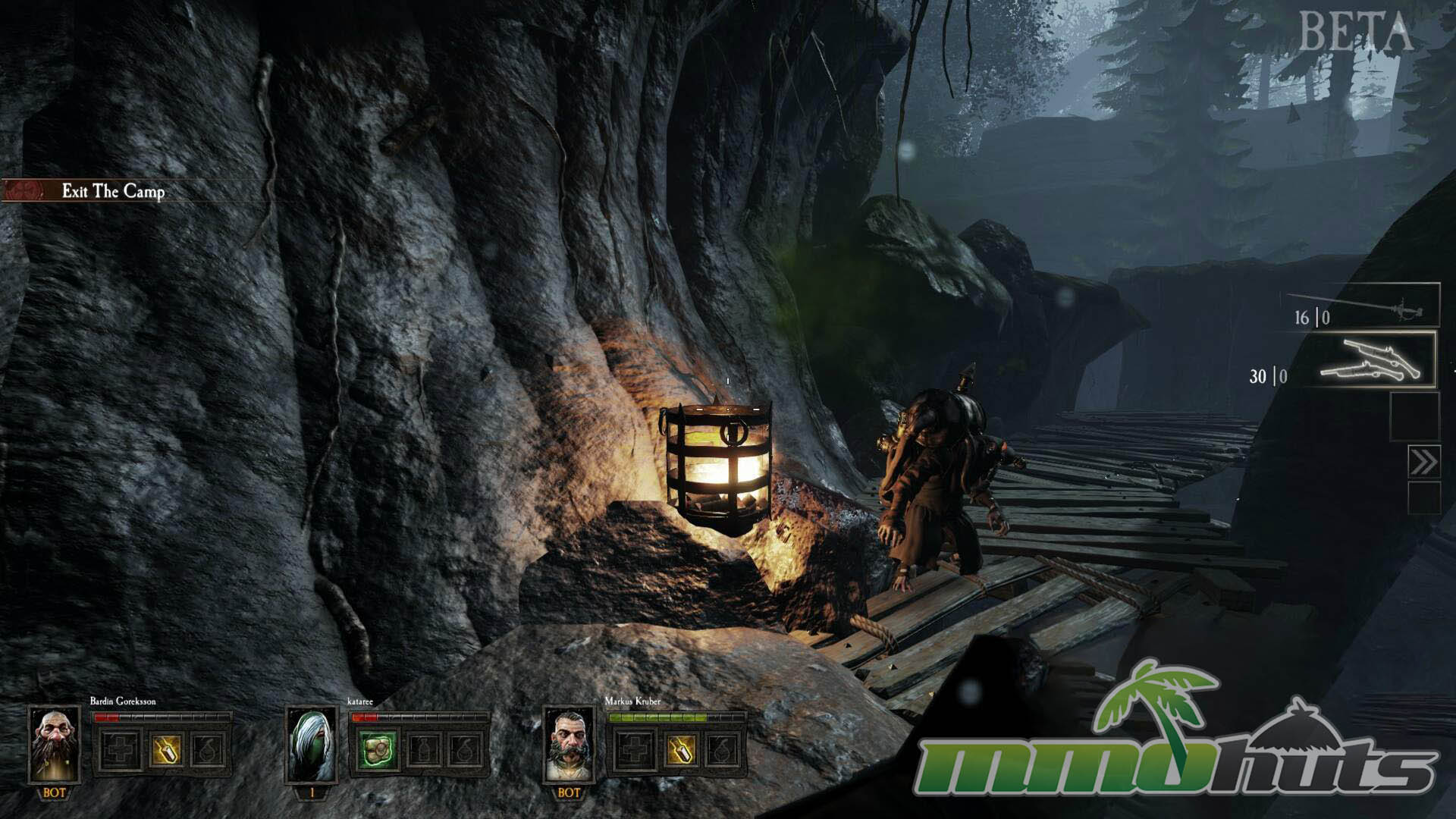Select kataree's hooded elf portrait
This screenshot has width=1456, height=819.
point(312,745)
